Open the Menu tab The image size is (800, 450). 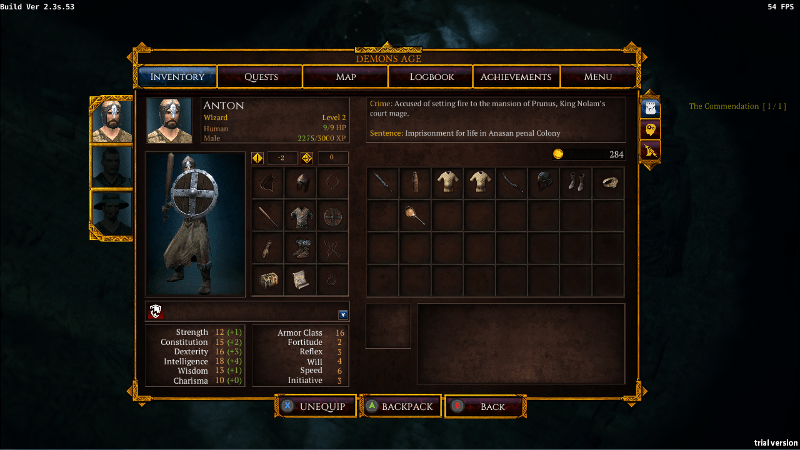(598, 77)
